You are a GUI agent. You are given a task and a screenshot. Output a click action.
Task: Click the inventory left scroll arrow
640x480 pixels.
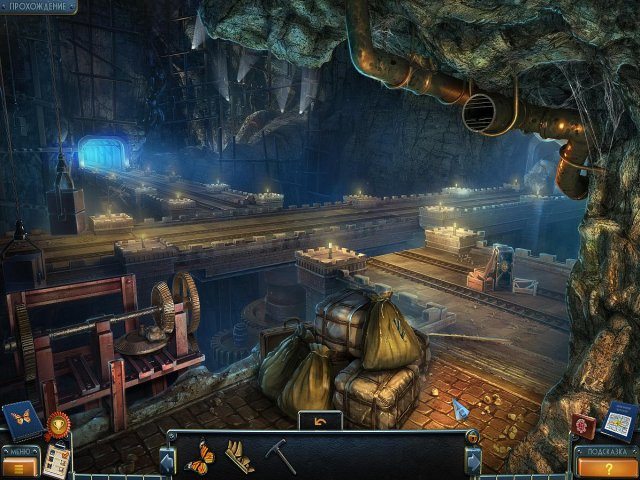[166, 461]
